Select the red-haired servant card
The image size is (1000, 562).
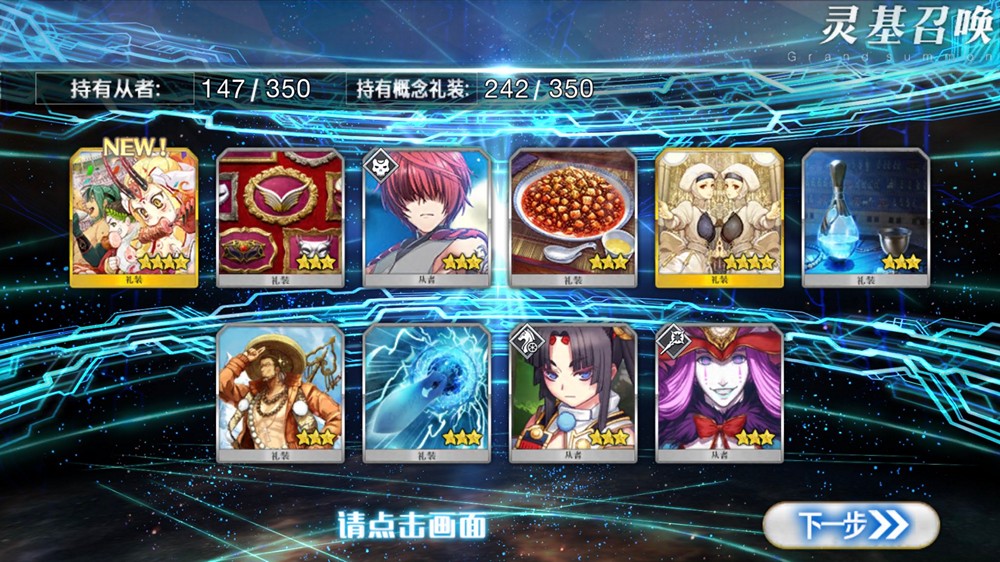click(426, 217)
